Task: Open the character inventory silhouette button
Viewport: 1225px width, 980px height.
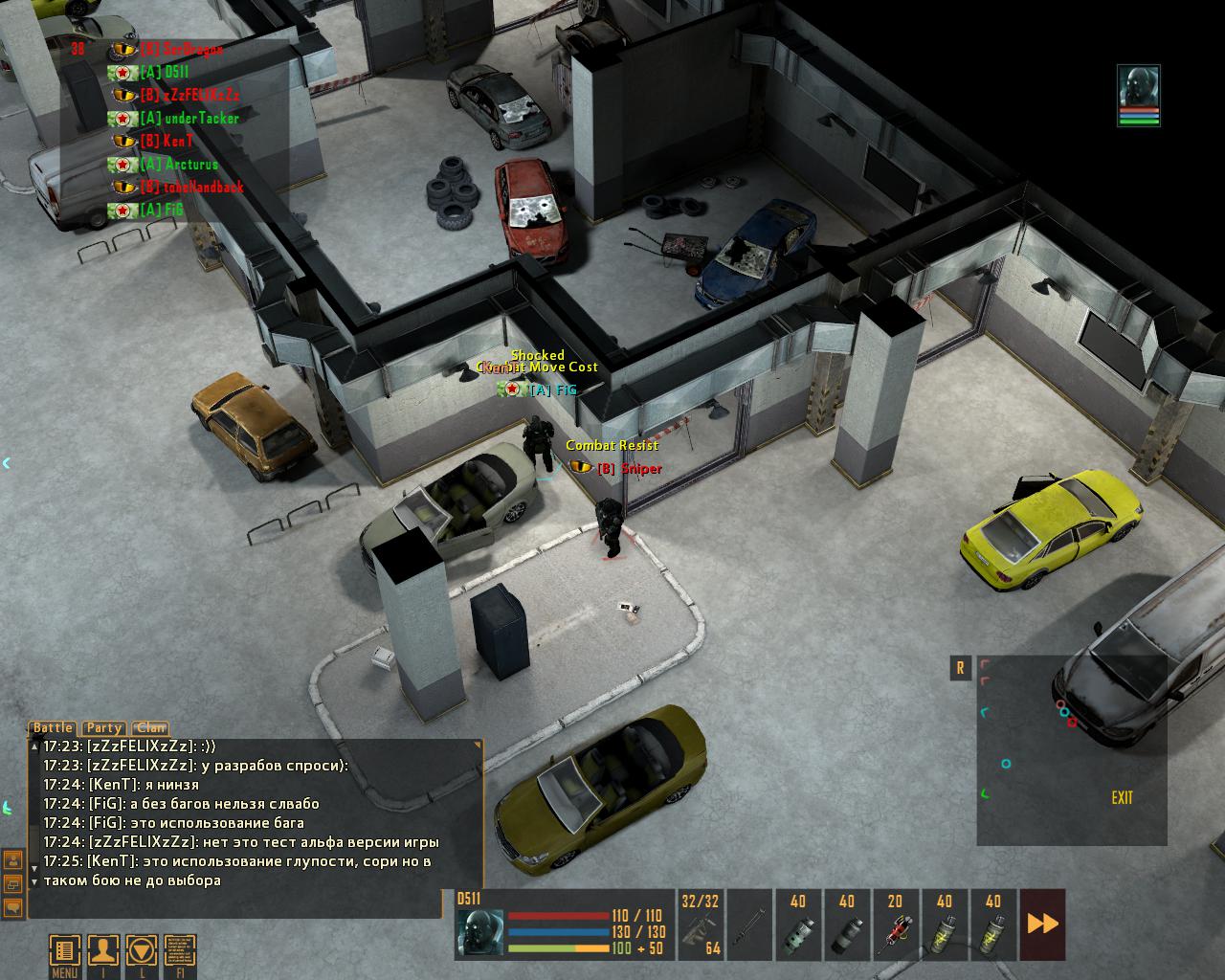Action: [x=103, y=951]
